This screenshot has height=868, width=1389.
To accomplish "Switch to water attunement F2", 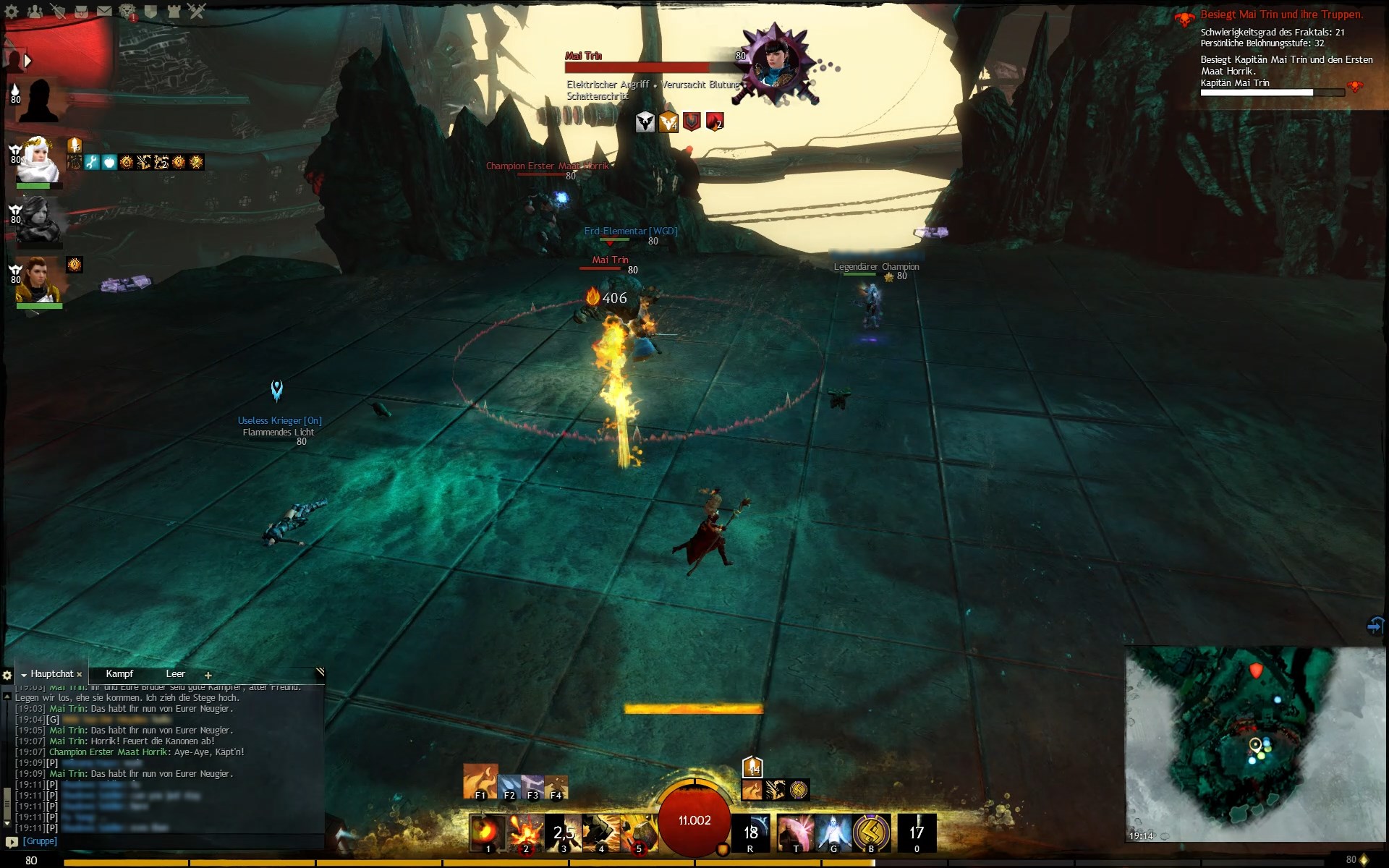I will 509,787.
